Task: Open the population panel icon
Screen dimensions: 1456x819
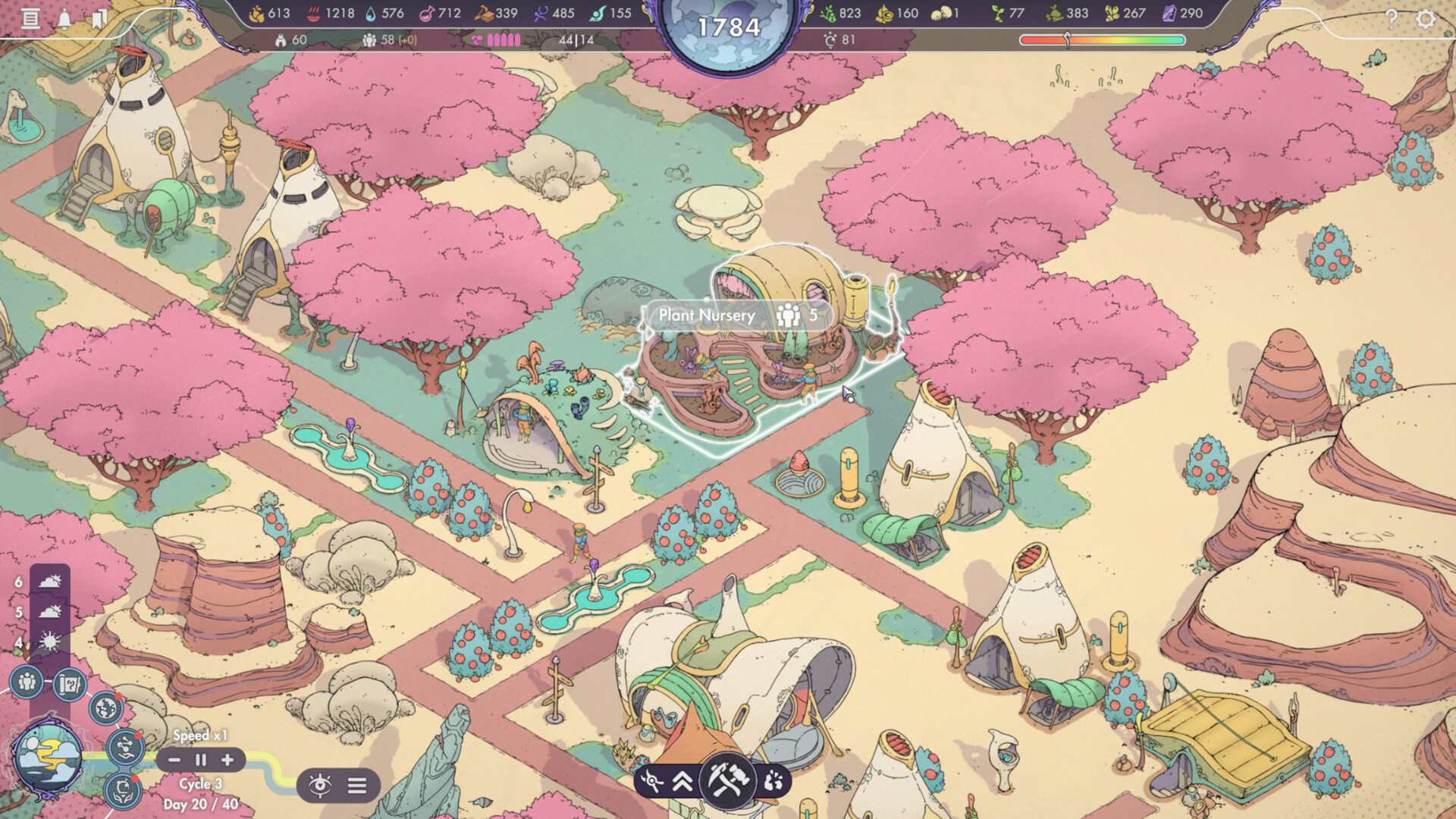Action: (27, 682)
